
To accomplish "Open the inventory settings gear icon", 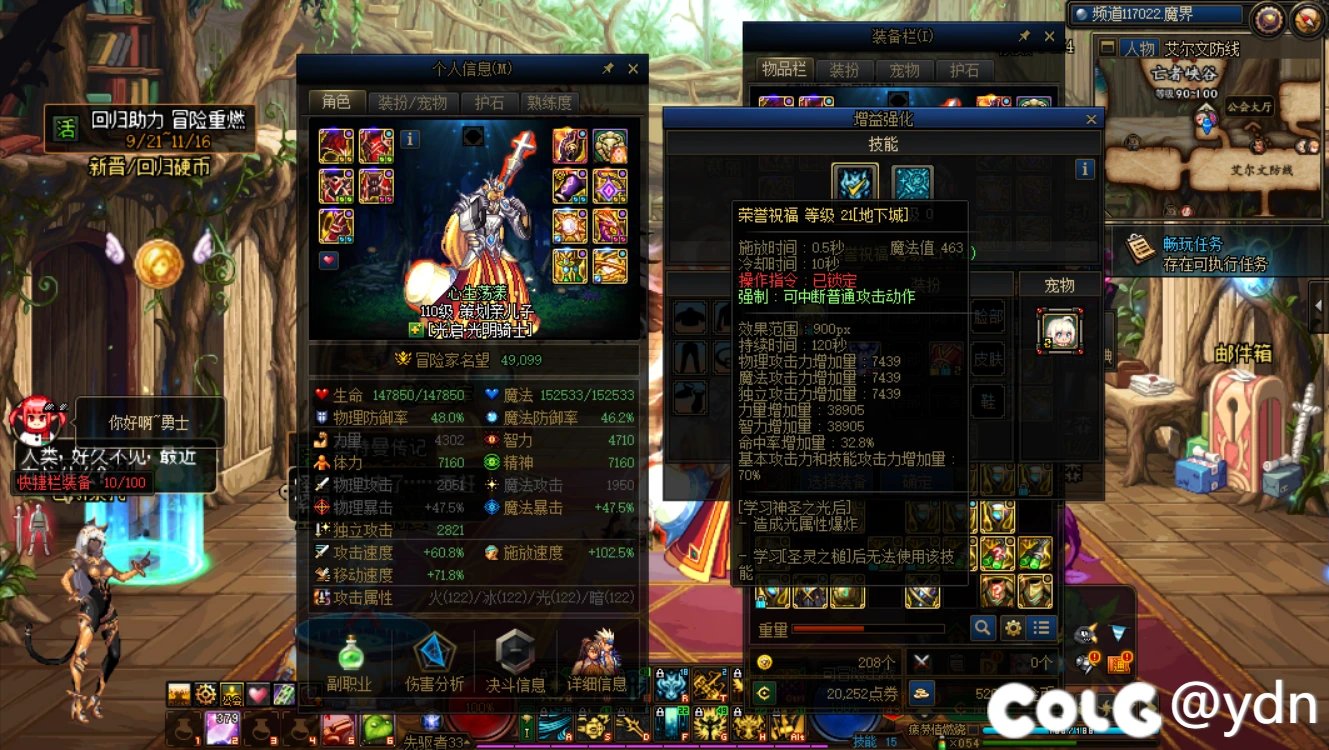I will 1013,627.
